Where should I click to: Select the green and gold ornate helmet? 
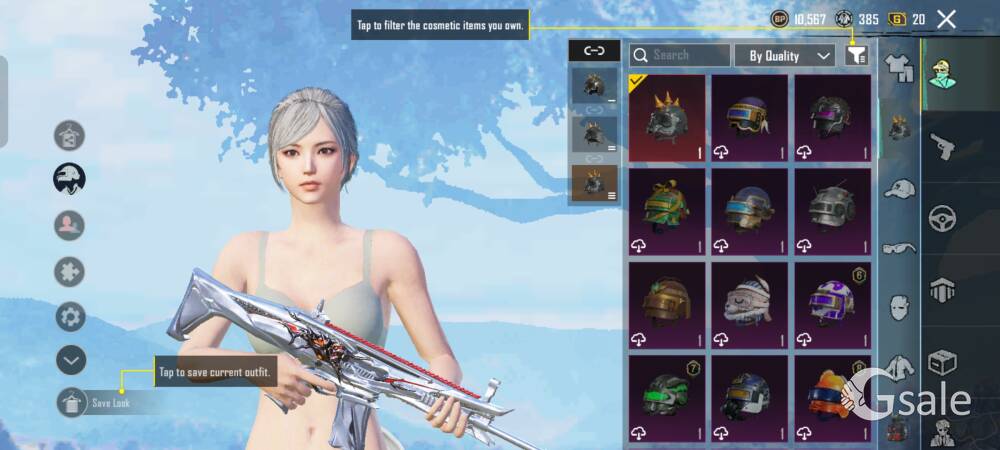click(667, 211)
